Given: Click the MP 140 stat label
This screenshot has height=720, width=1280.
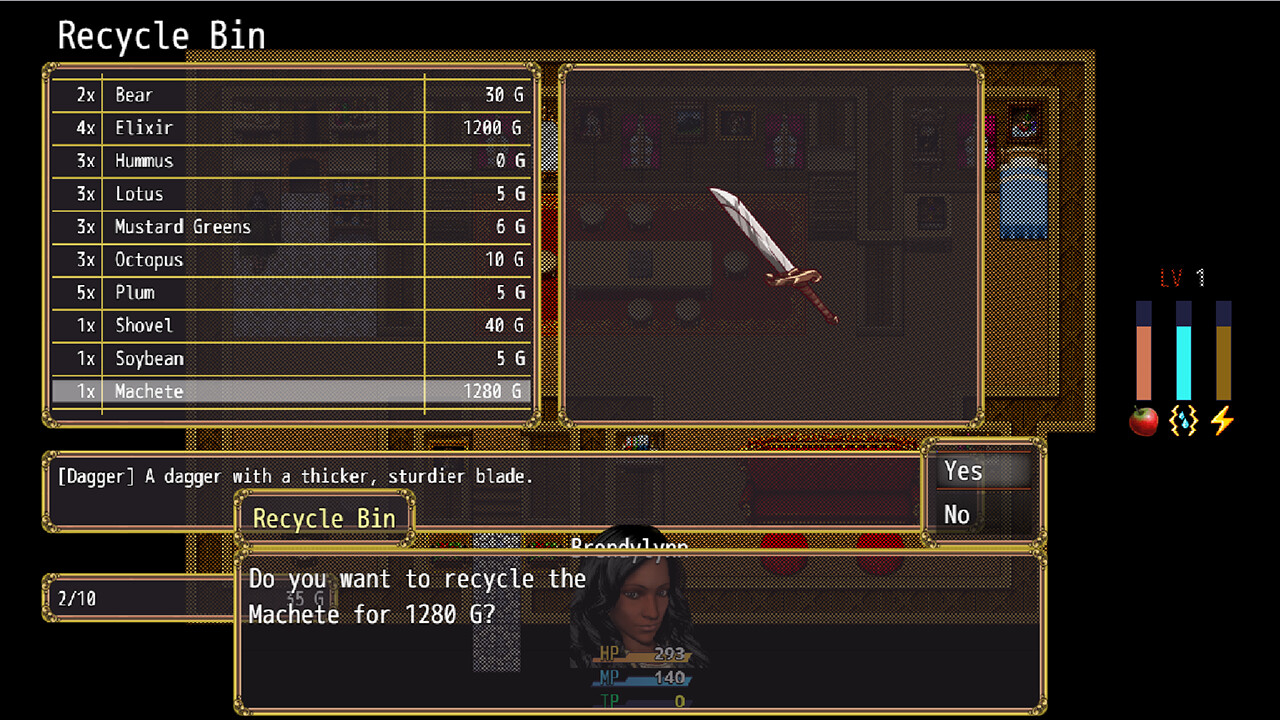Looking at the screenshot, I should (638, 677).
